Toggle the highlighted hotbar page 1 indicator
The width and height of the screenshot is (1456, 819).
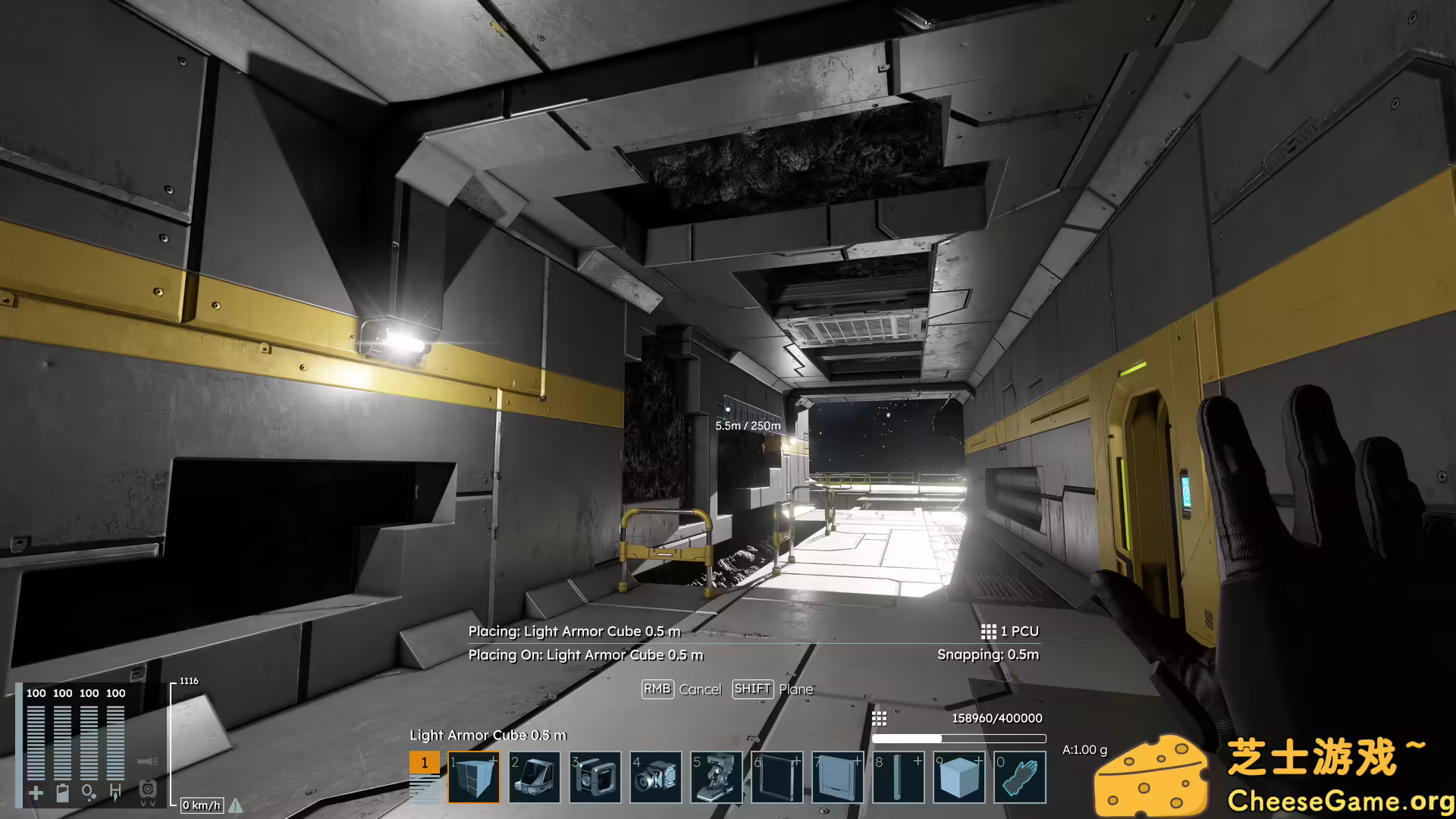pos(423,762)
